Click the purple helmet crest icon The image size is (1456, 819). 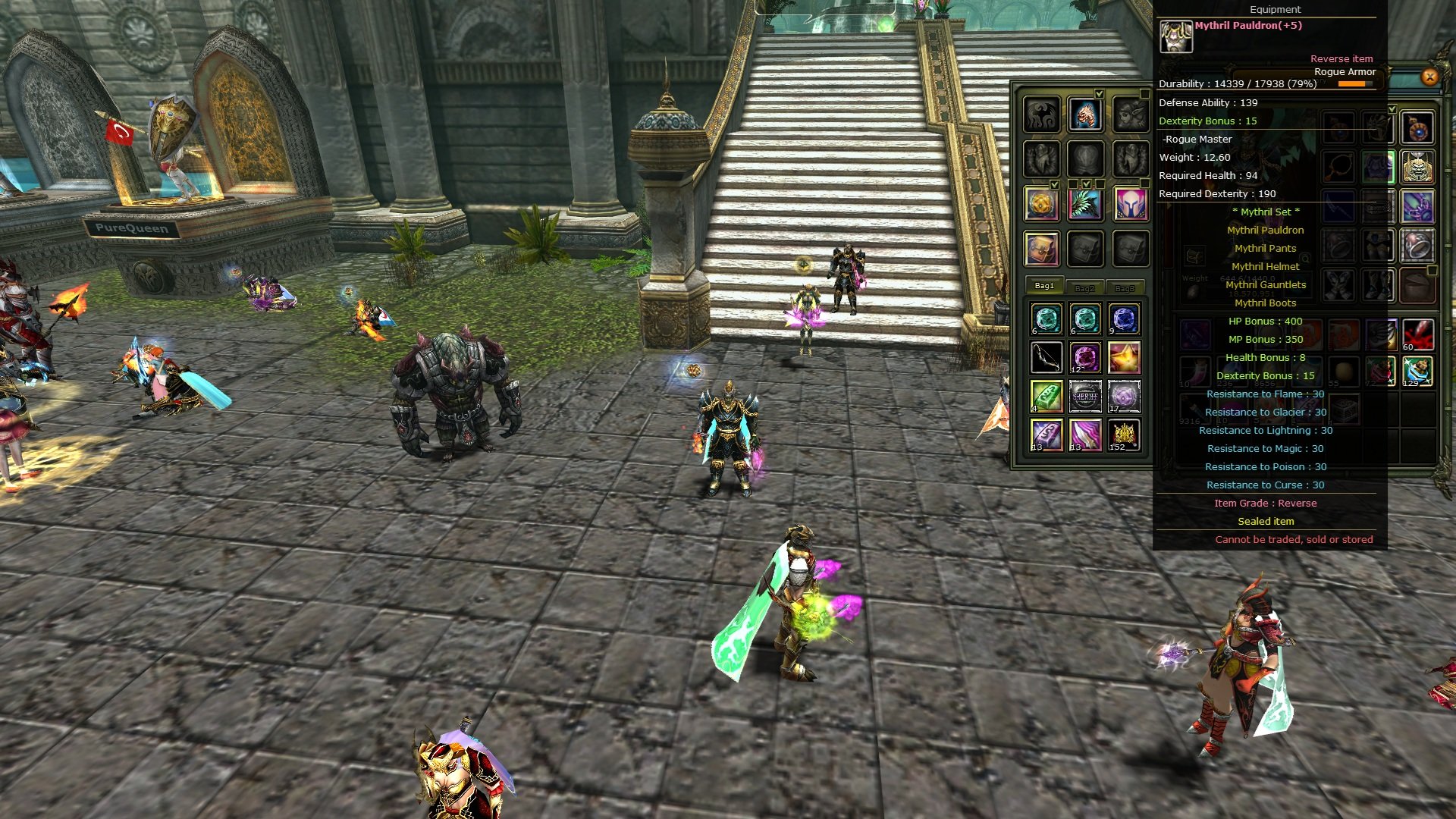(x=1131, y=206)
